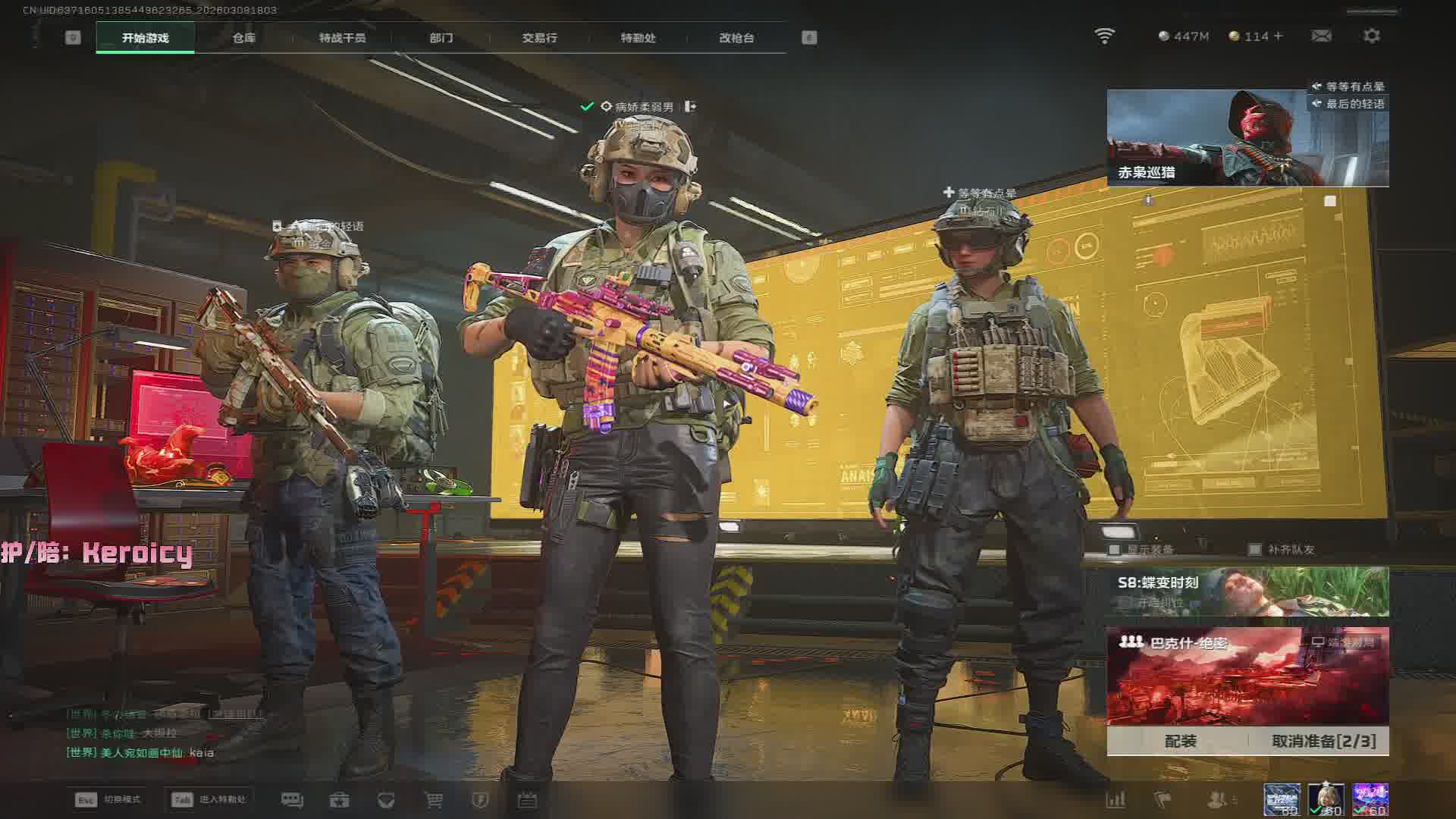Open the 改枪台 gunsmith tab

tap(736, 38)
